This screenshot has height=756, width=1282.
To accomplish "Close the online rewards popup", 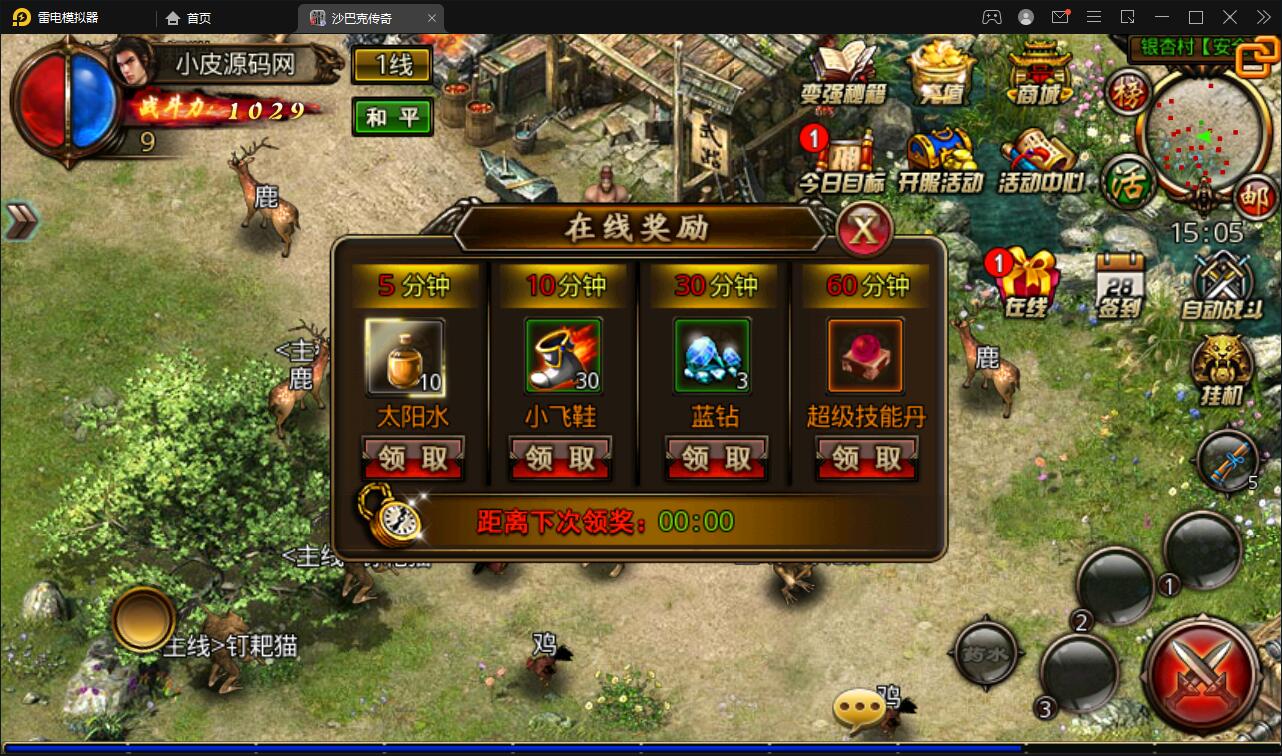I will click(x=864, y=231).
